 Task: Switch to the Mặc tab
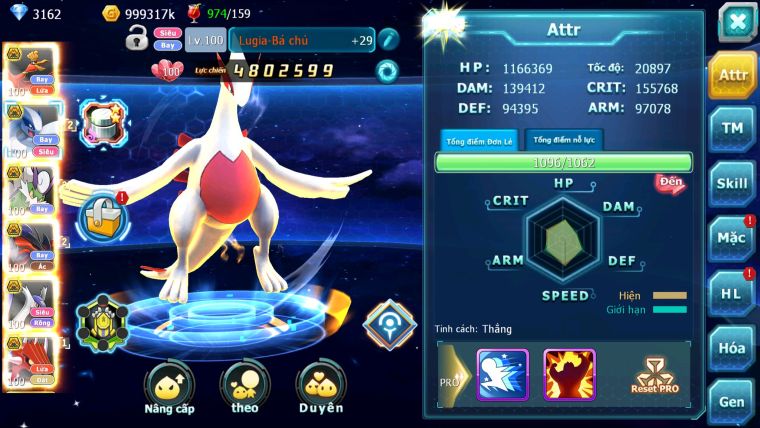pyautogui.click(x=733, y=238)
